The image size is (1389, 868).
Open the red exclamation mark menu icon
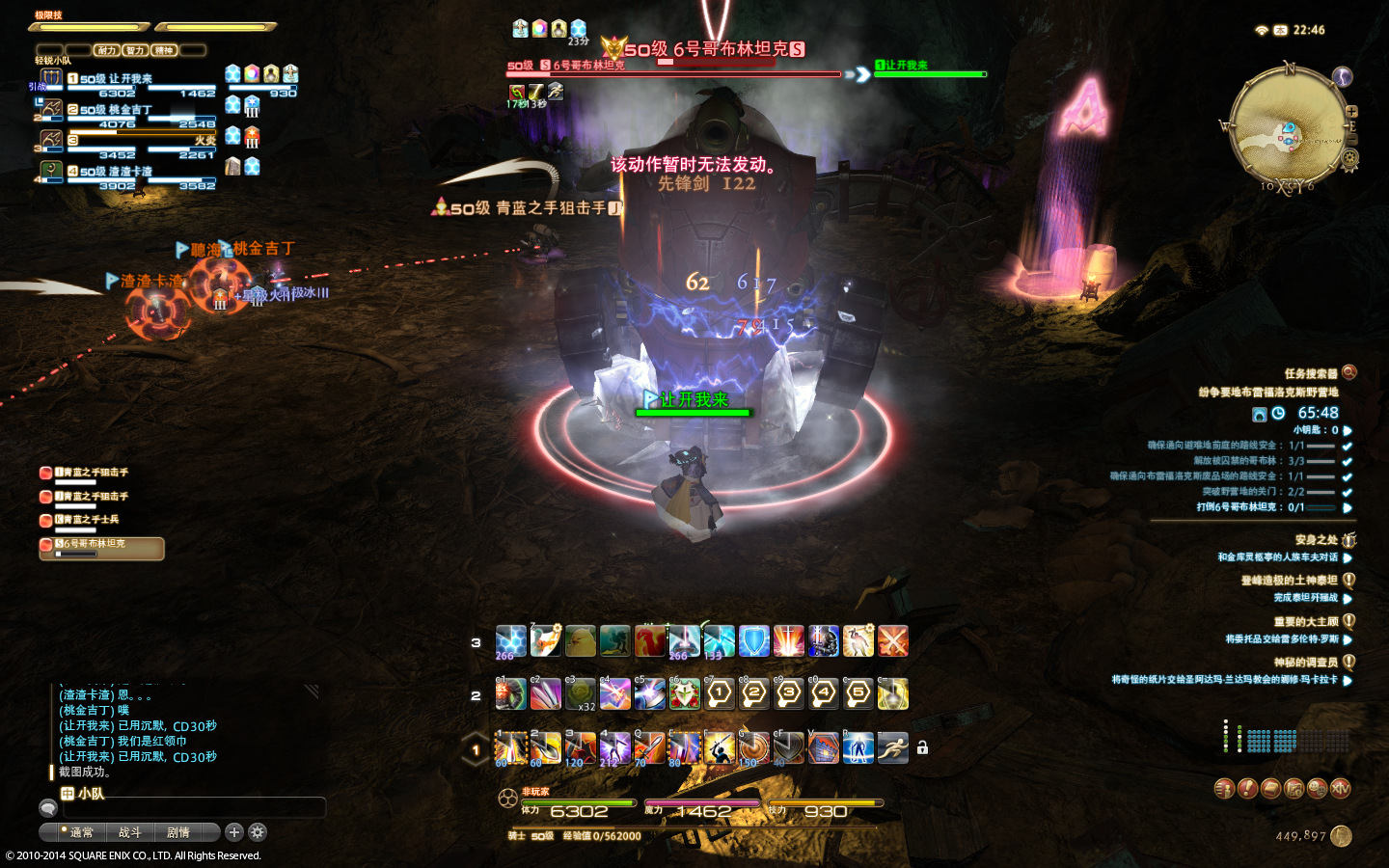1247,789
